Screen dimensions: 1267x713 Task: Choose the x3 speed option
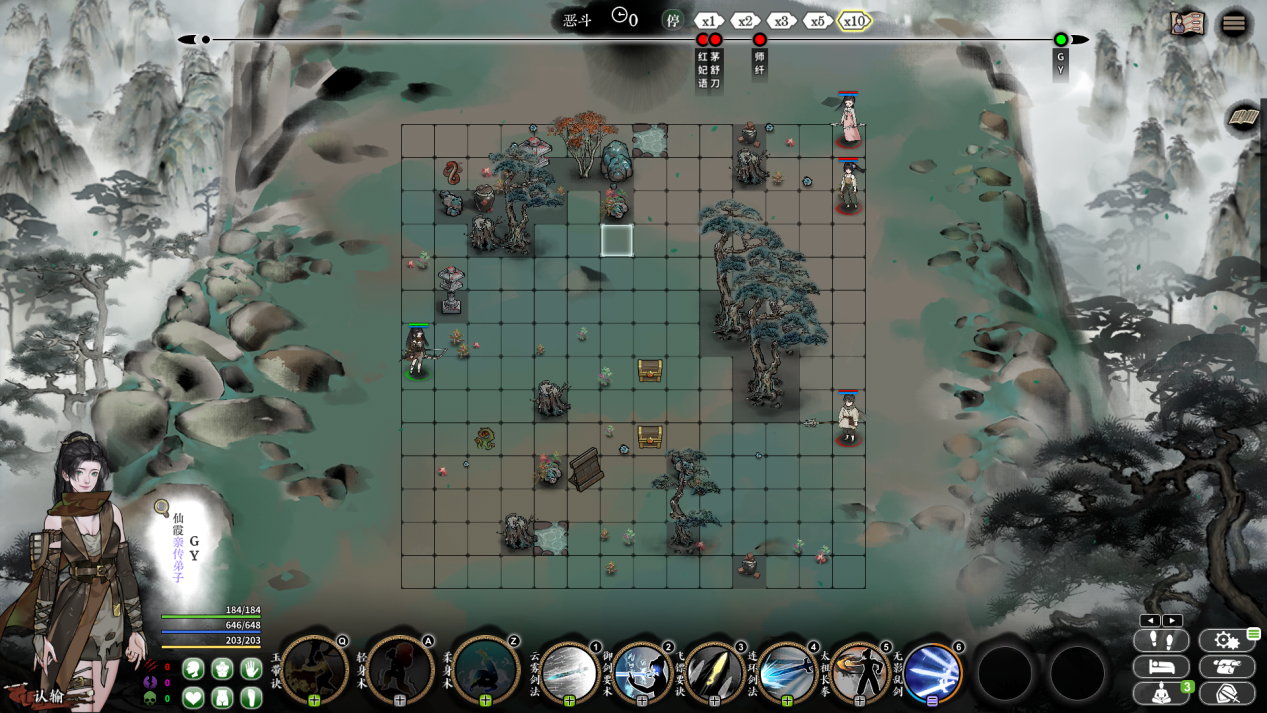[781, 21]
